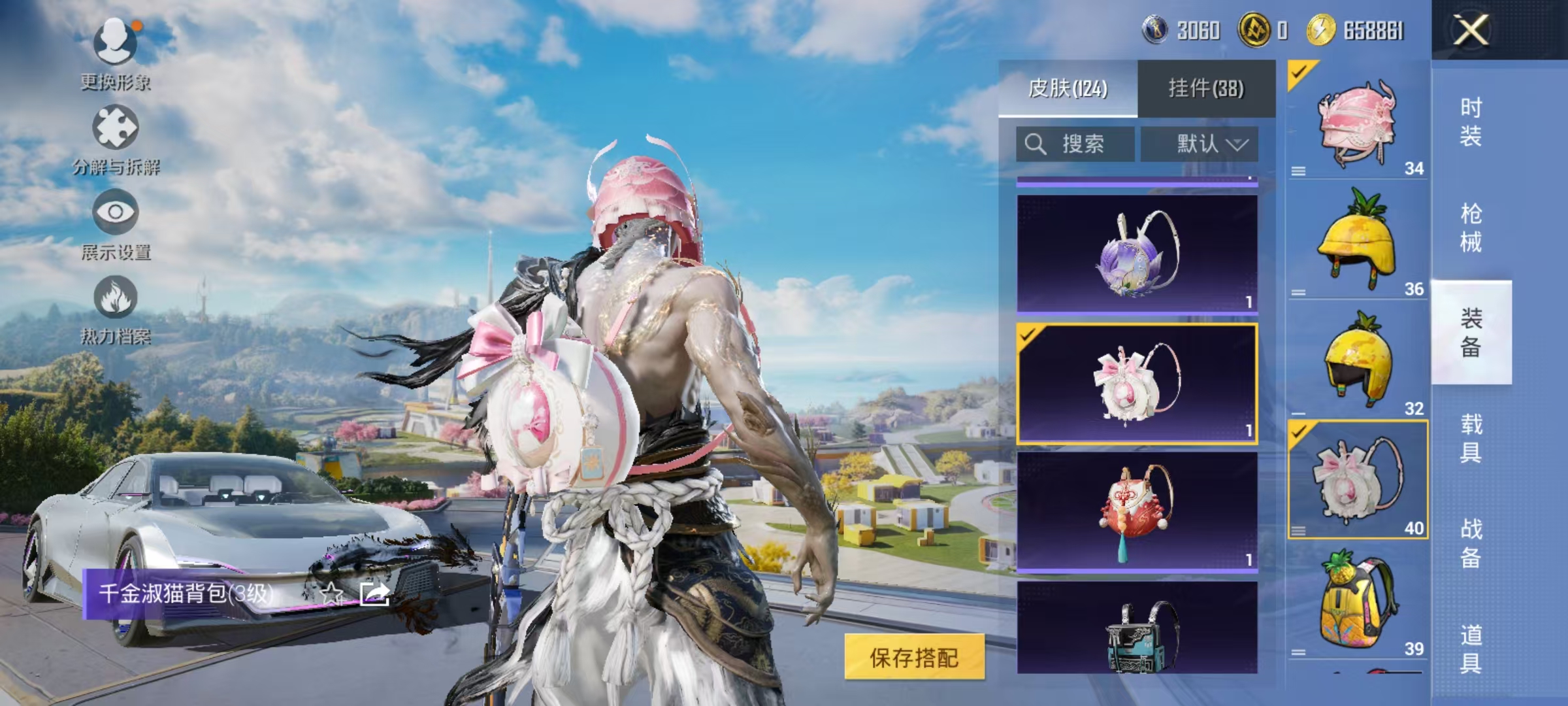The image size is (1568, 706).
Task: Open the 搜索 search field
Action: (x=1075, y=144)
